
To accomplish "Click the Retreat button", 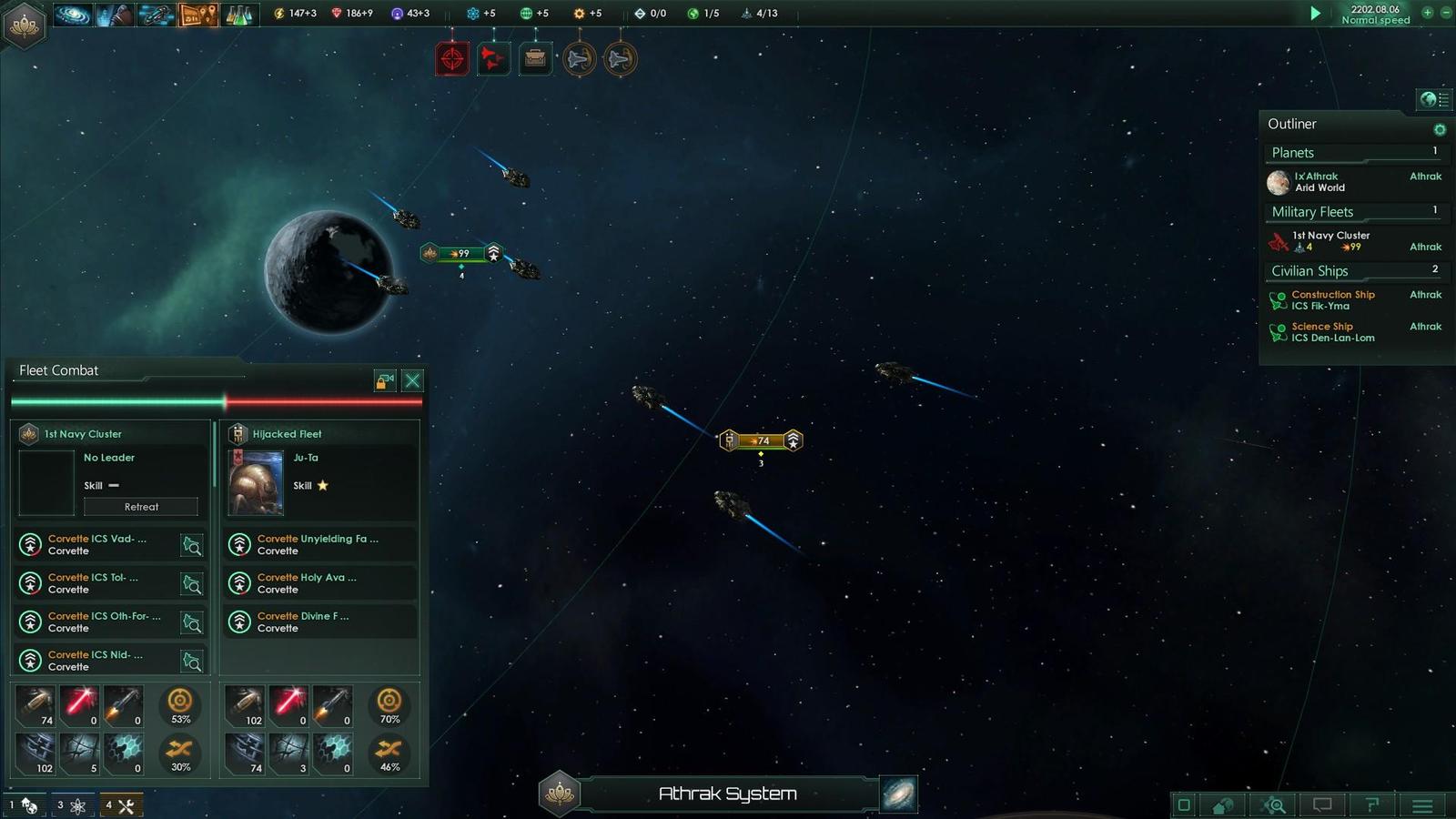I will click(x=141, y=507).
